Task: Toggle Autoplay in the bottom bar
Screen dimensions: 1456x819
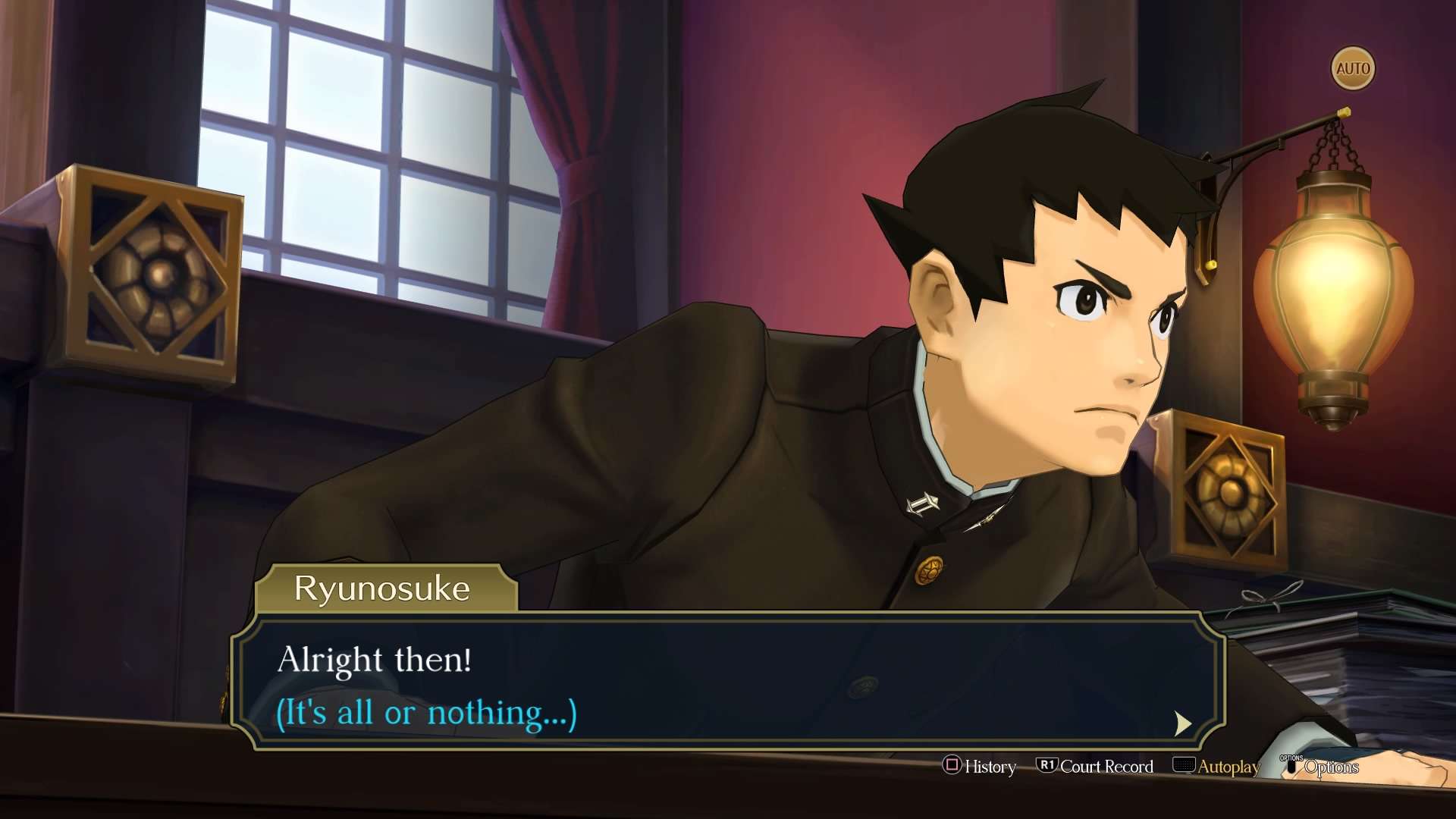Action: (x=1216, y=767)
